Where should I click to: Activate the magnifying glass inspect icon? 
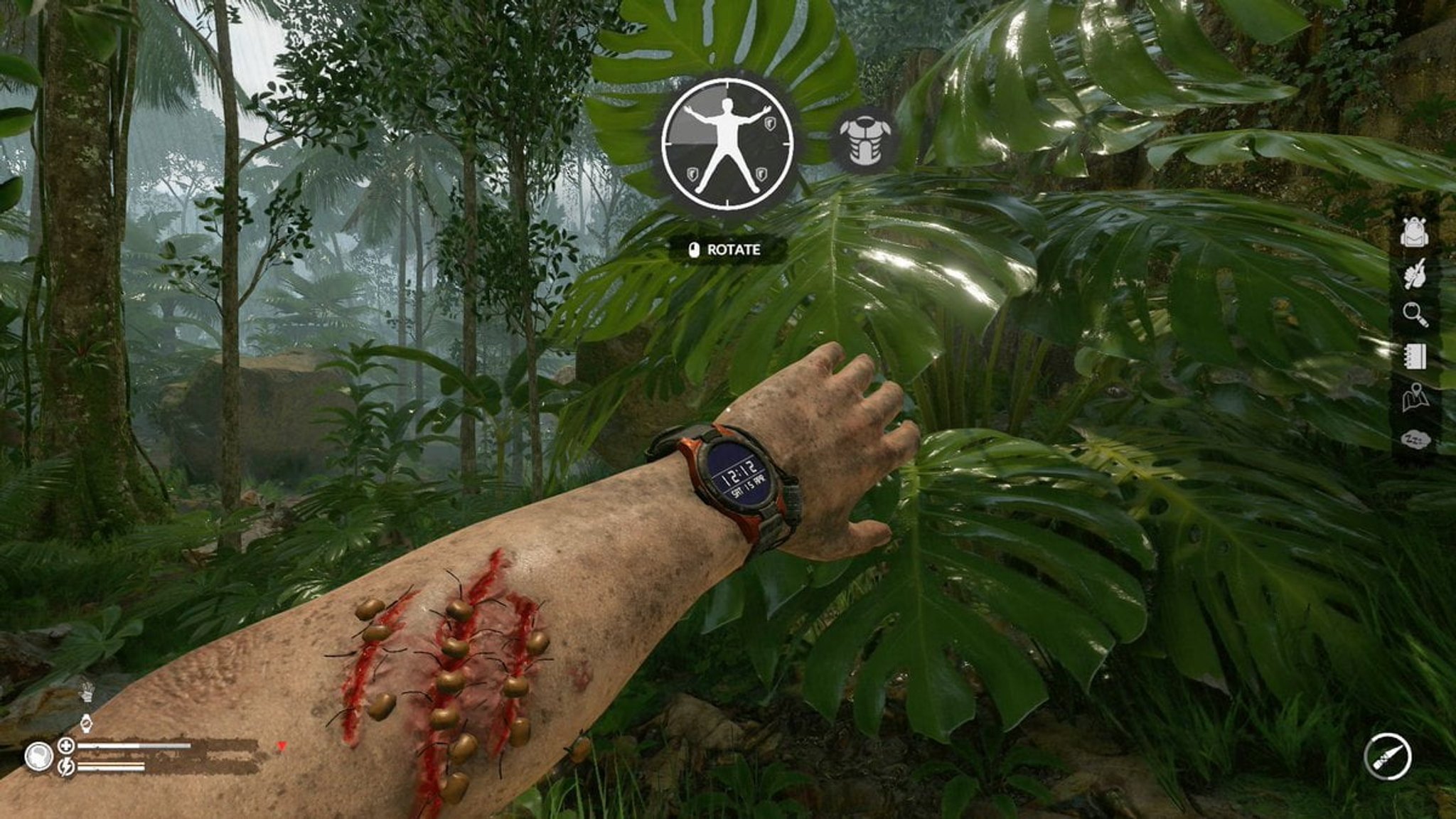(x=1415, y=314)
